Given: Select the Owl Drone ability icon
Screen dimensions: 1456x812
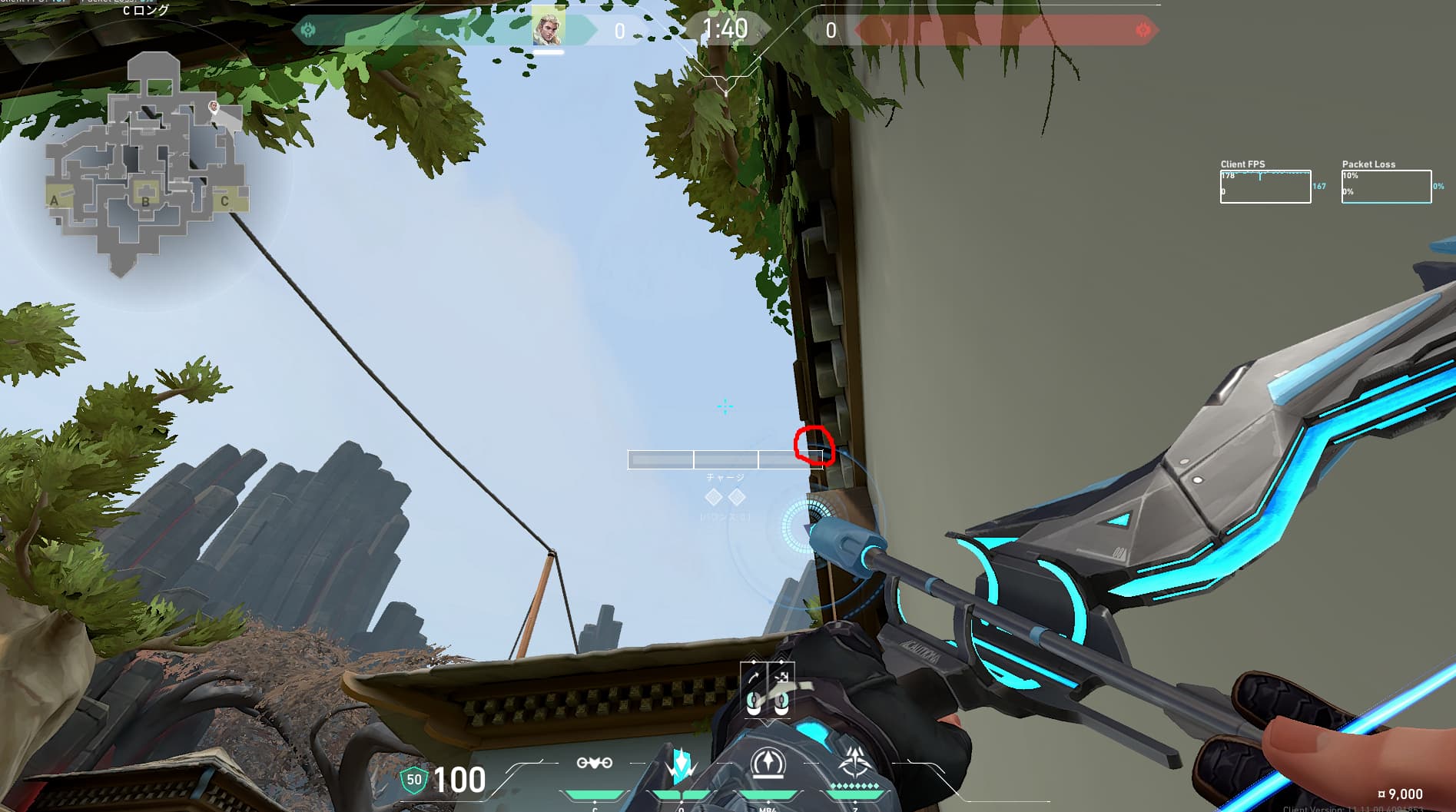Looking at the screenshot, I should point(595,763).
